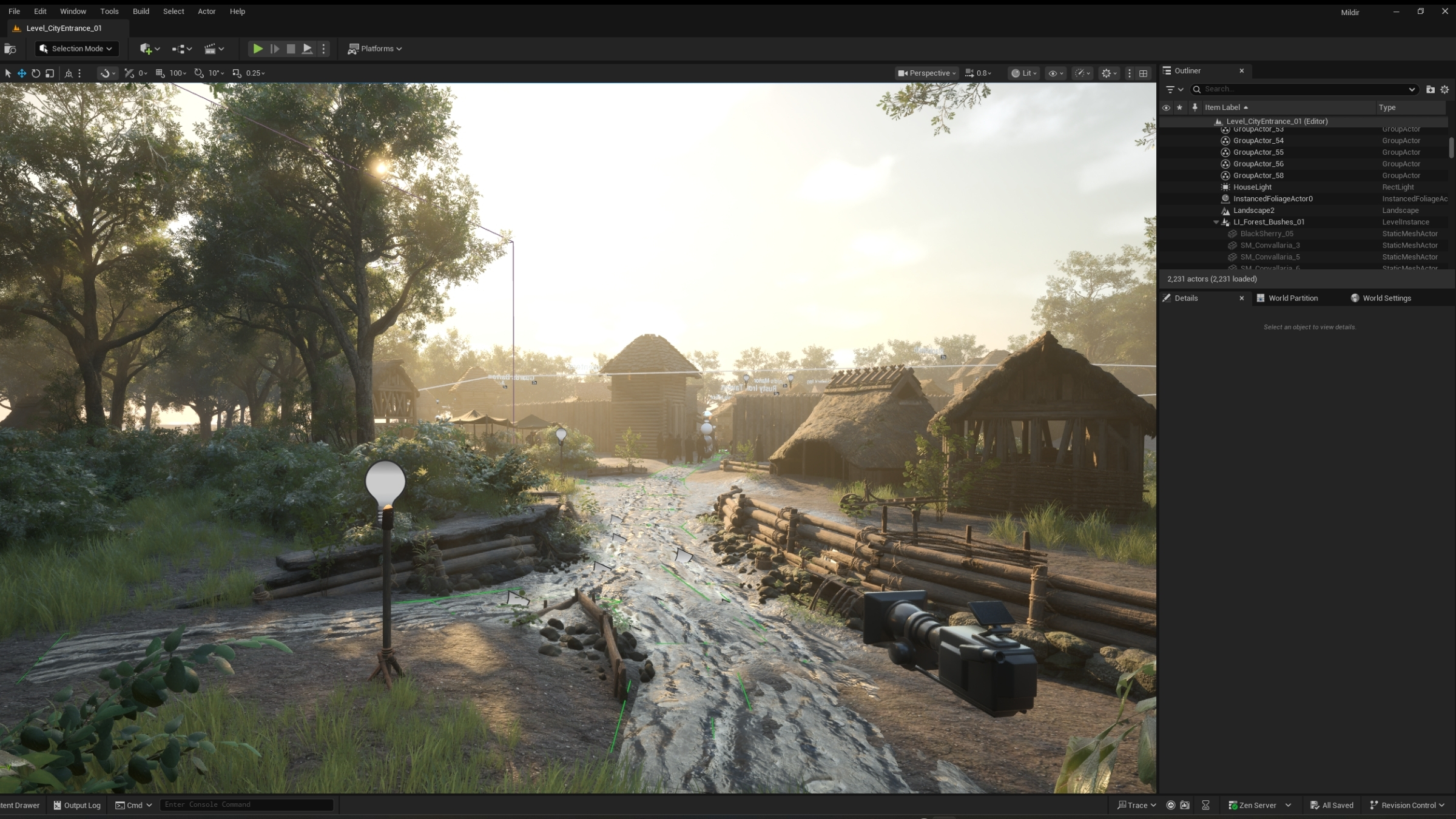
Task: Start play-in-editor with the green Play button
Action: 258,49
